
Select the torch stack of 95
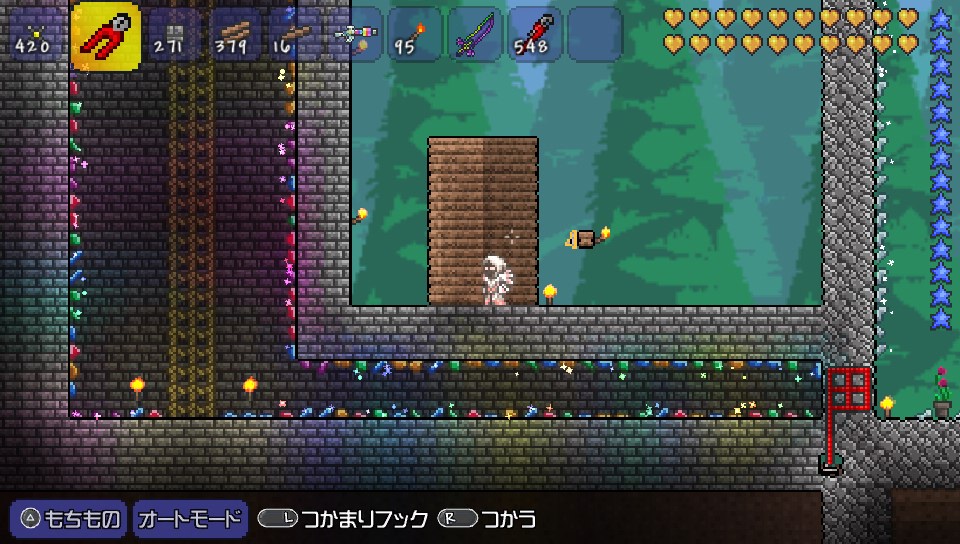(x=415, y=35)
